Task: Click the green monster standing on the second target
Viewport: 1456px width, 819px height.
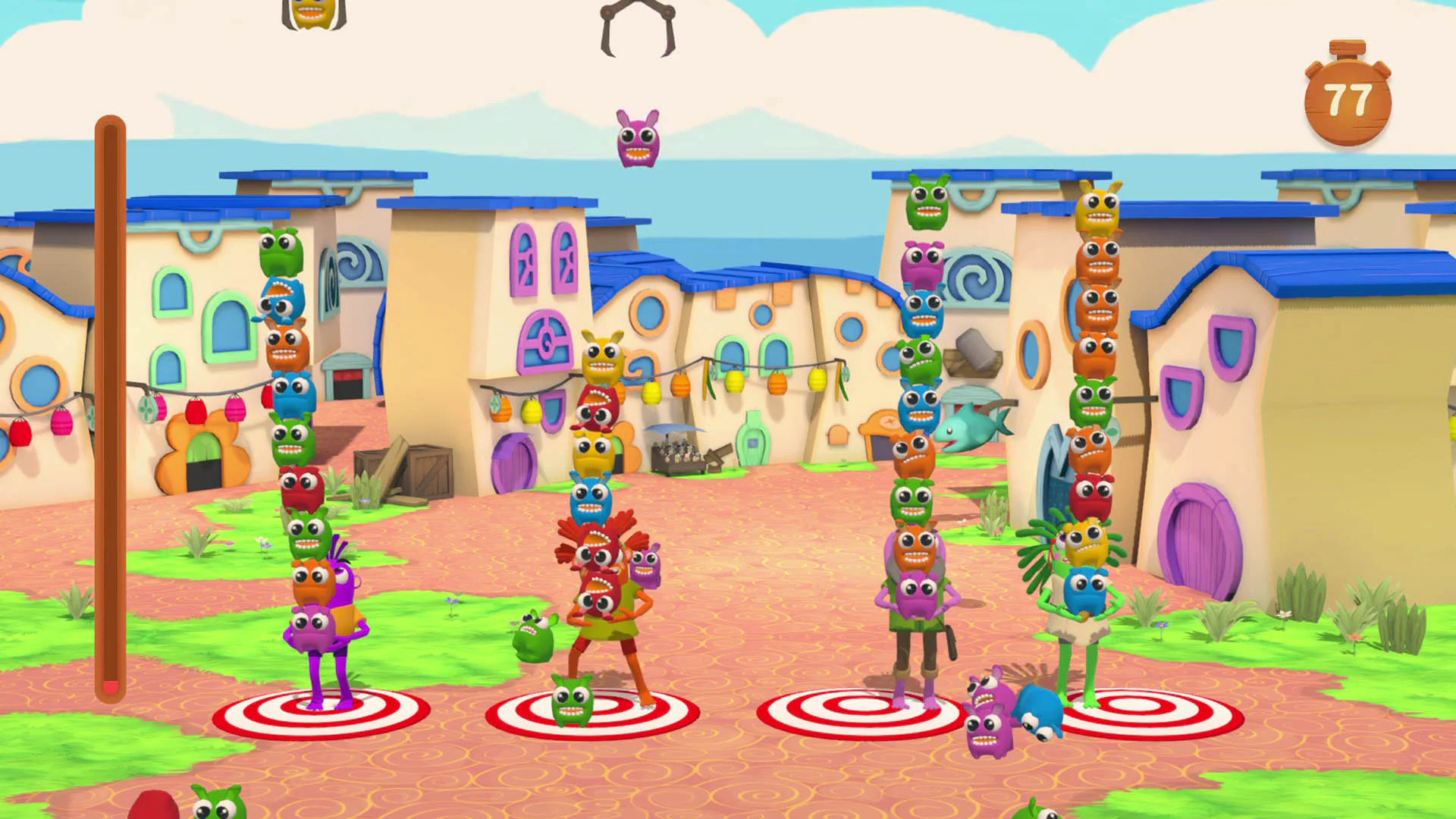Action: (573, 709)
